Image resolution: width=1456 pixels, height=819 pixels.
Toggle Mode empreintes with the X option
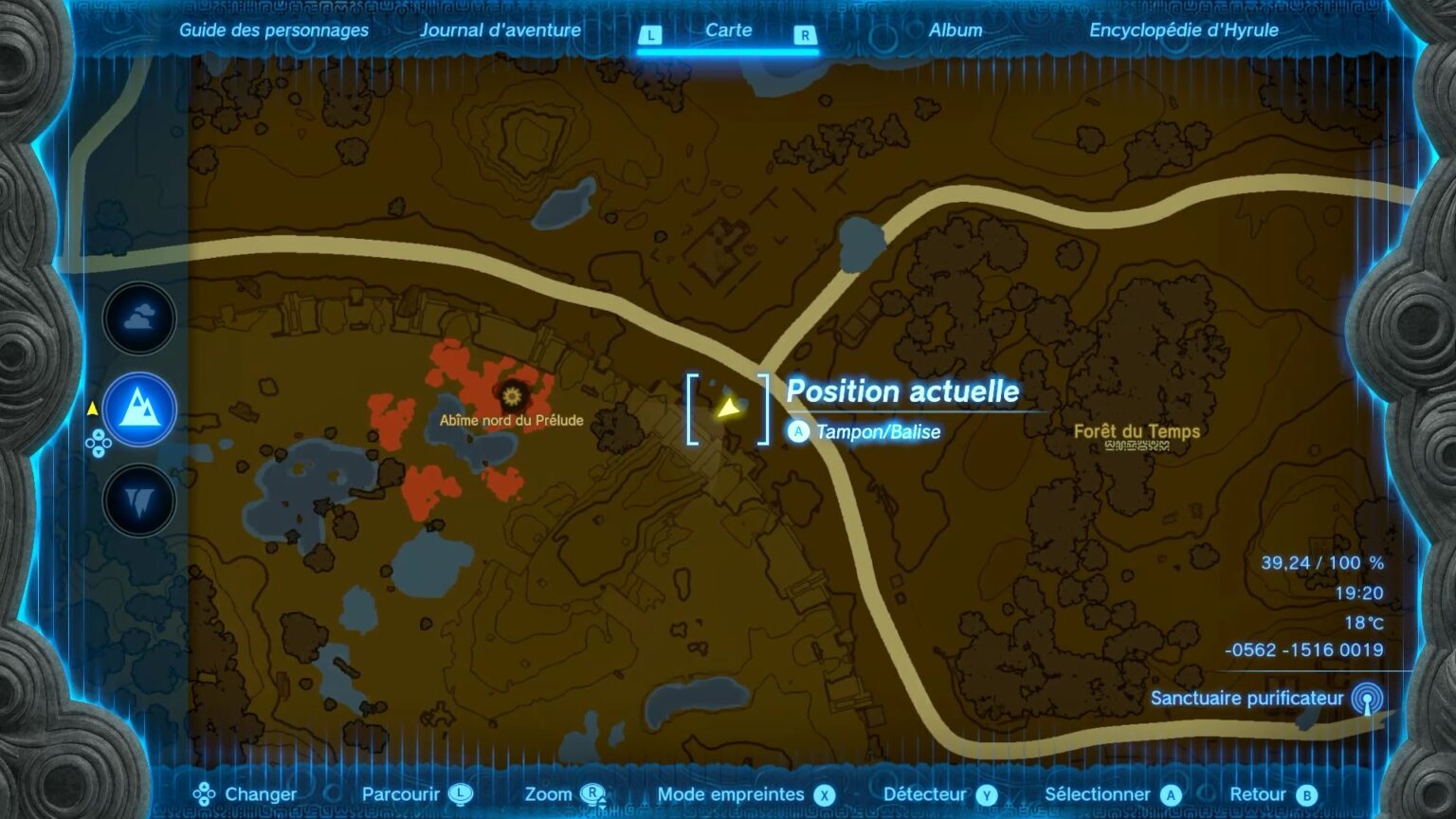822,793
